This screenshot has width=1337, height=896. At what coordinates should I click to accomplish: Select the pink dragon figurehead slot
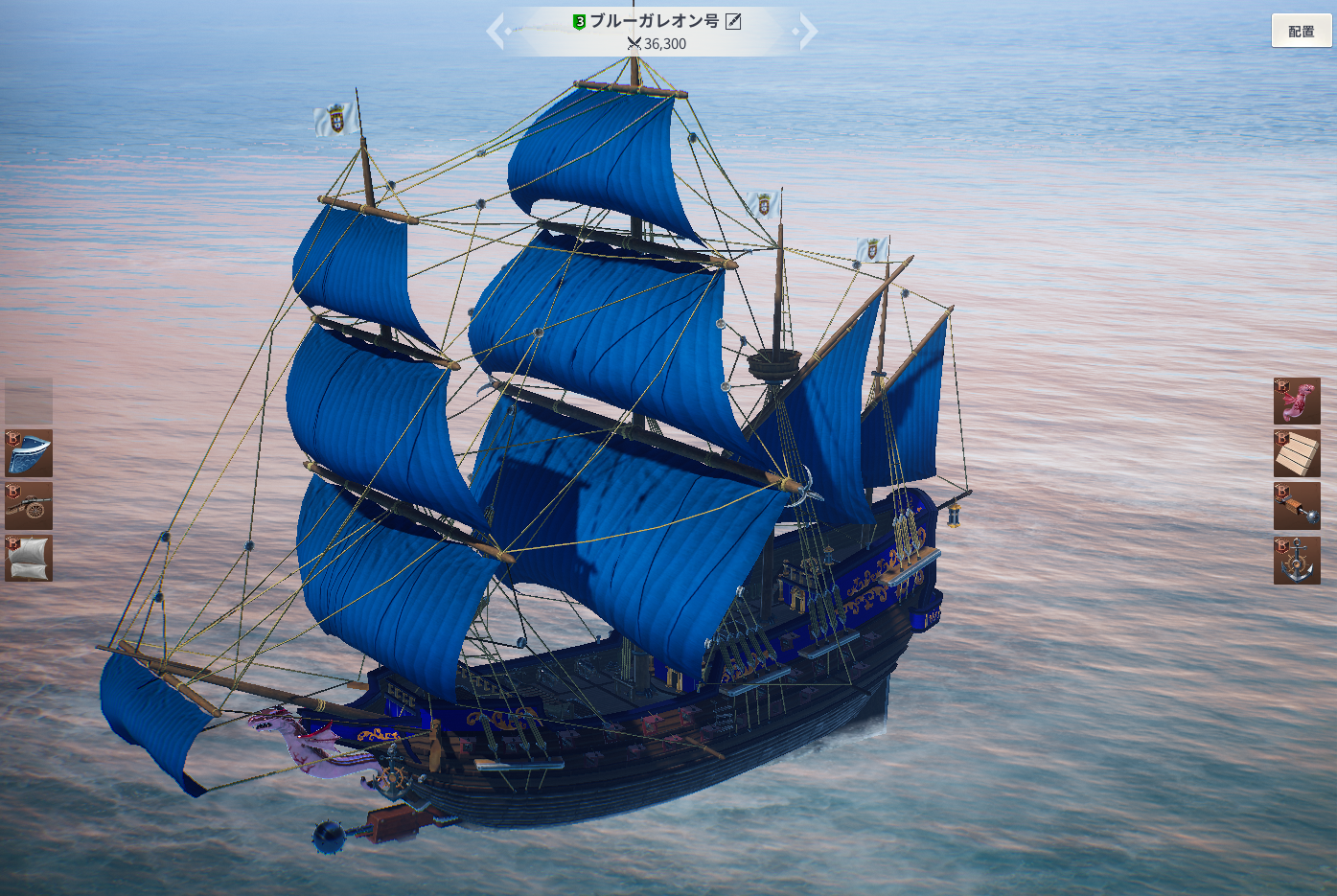(1297, 401)
